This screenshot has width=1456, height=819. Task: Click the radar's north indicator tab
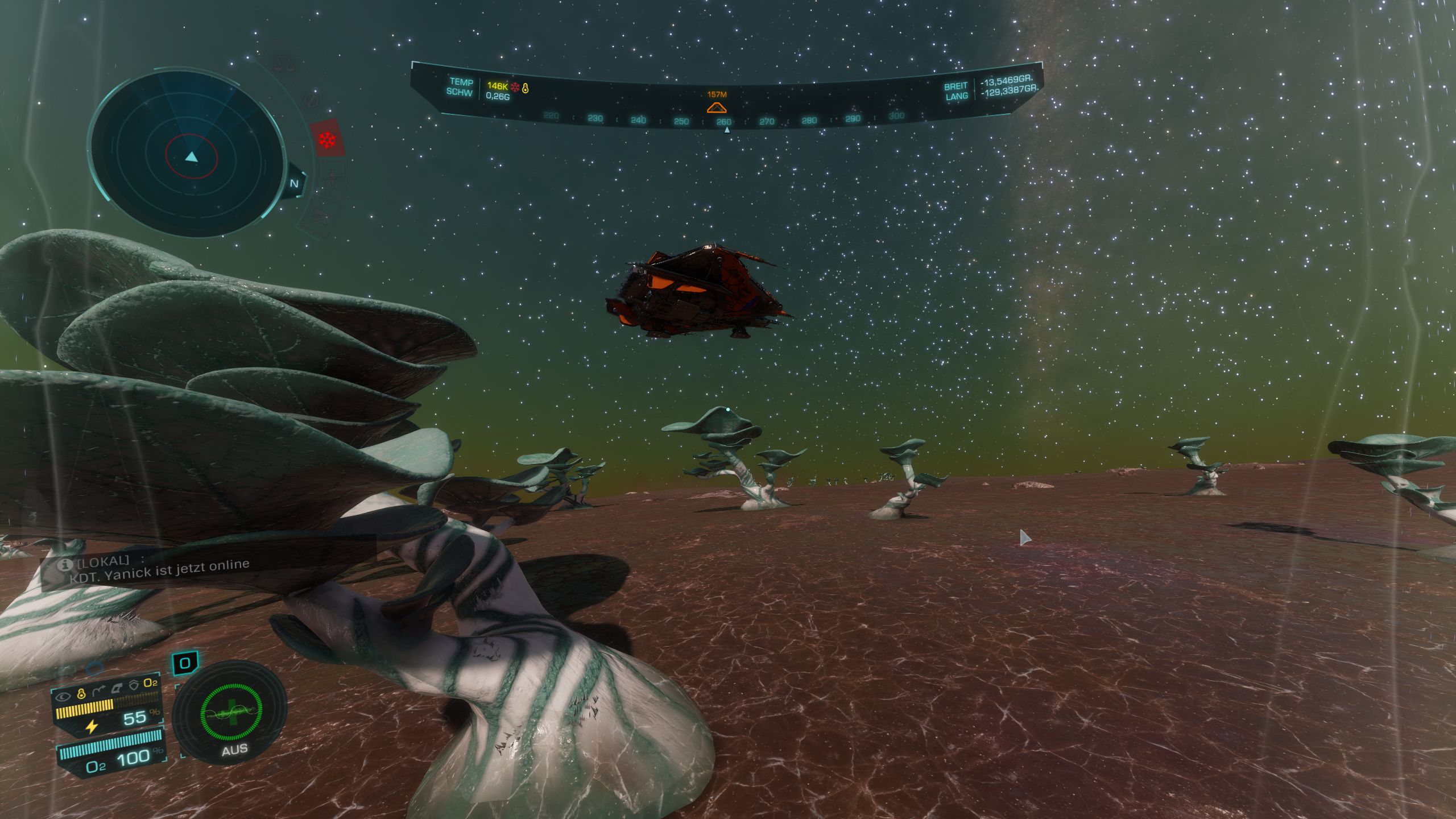(x=295, y=183)
